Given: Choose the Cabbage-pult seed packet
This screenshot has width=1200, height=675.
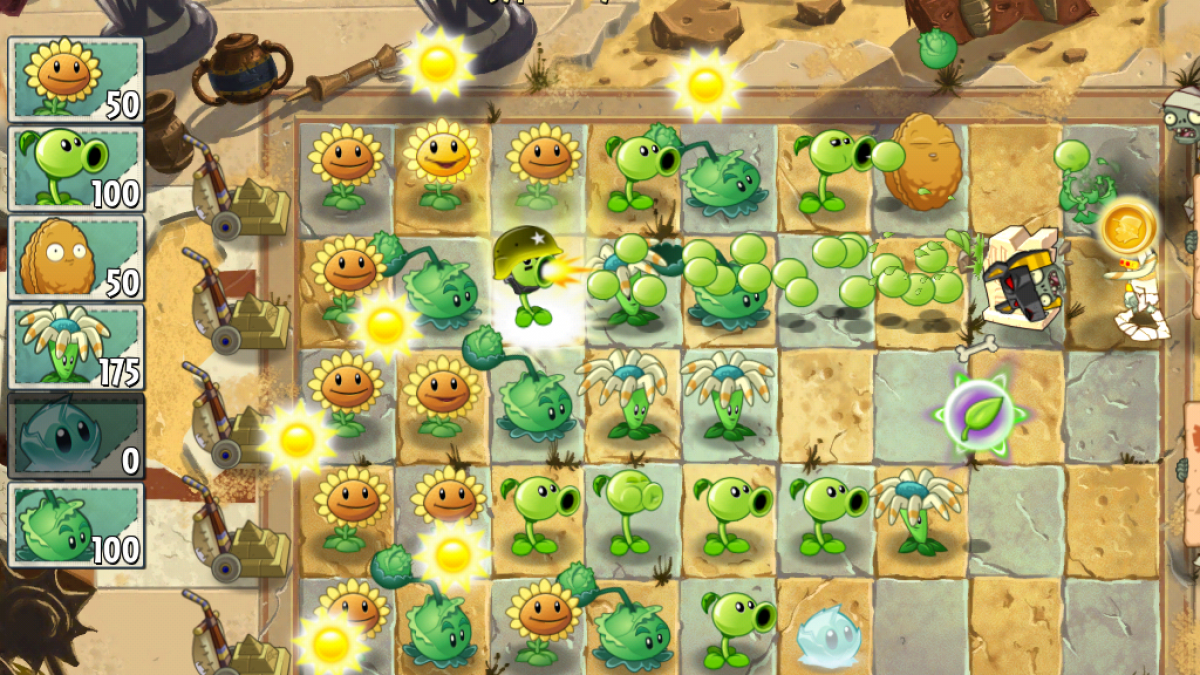Looking at the screenshot, I should coord(76,524).
